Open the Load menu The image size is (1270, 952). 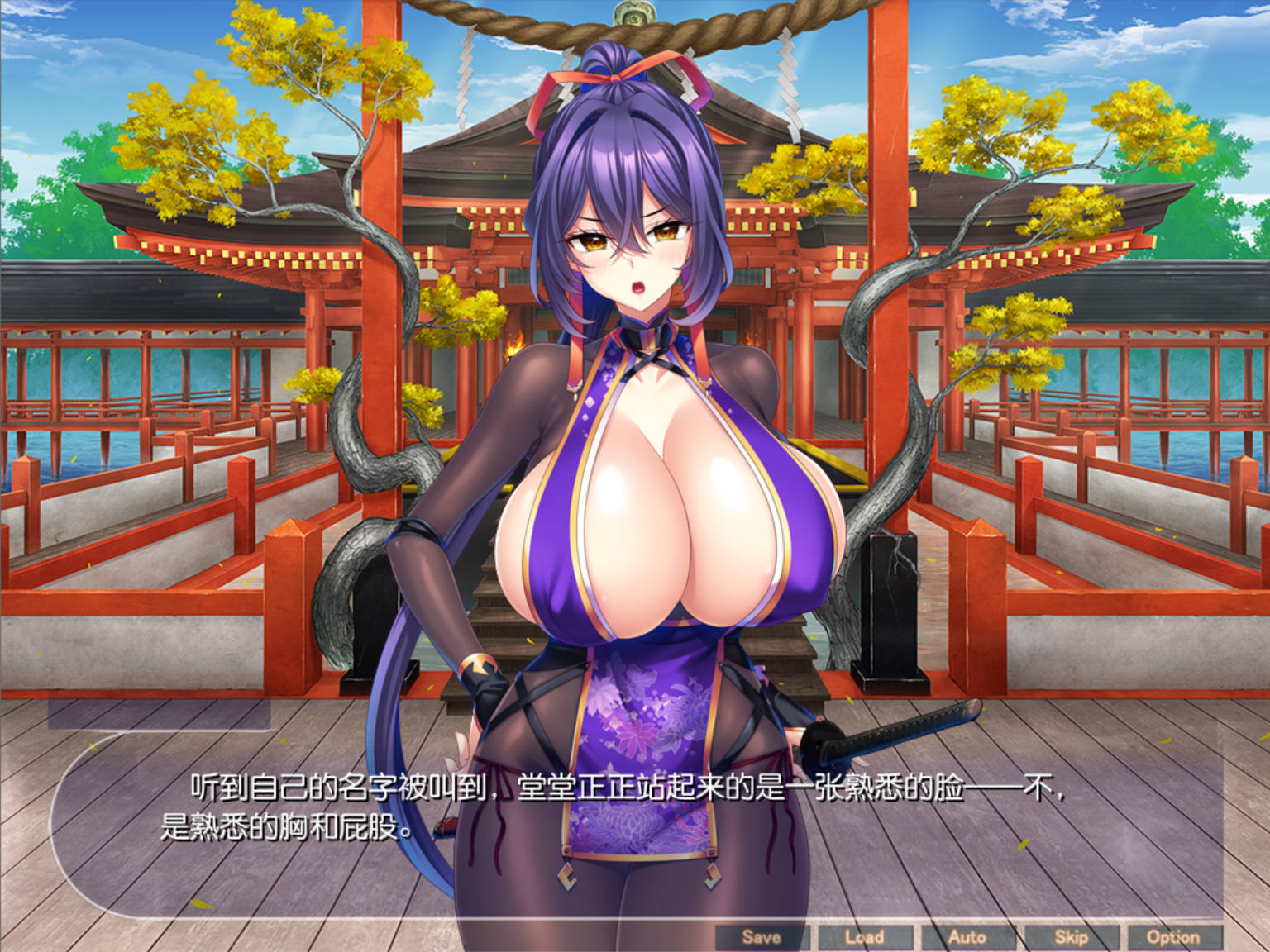tap(864, 937)
